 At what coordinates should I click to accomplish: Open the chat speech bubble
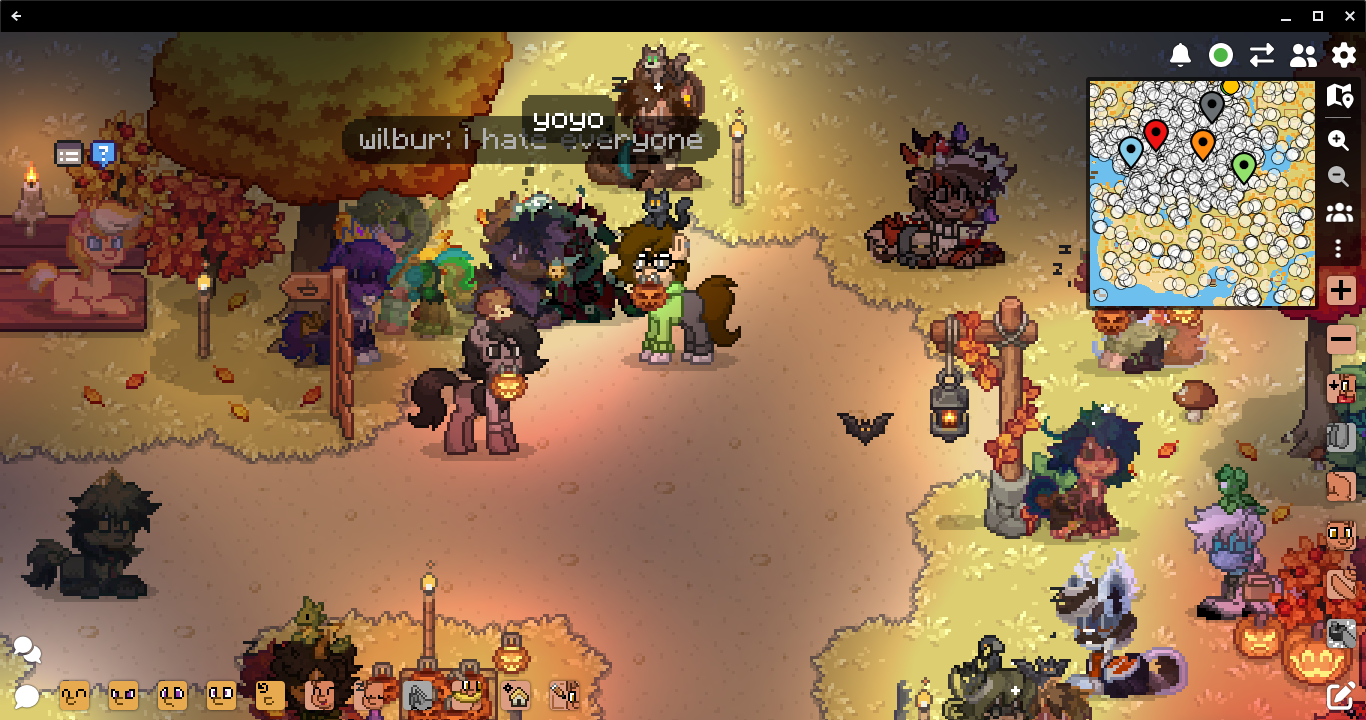(x=26, y=696)
